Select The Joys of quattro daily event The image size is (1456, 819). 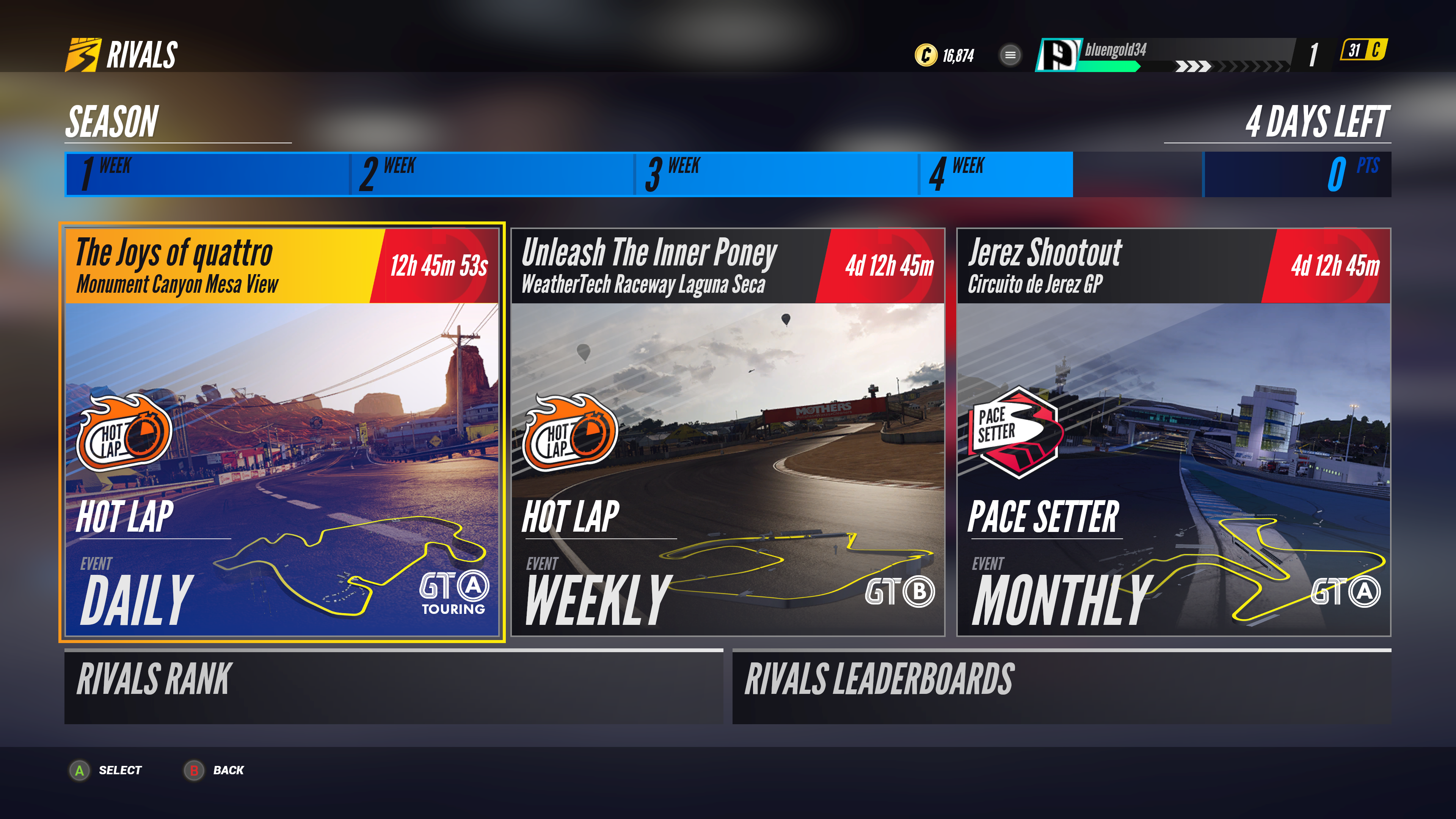[281, 432]
